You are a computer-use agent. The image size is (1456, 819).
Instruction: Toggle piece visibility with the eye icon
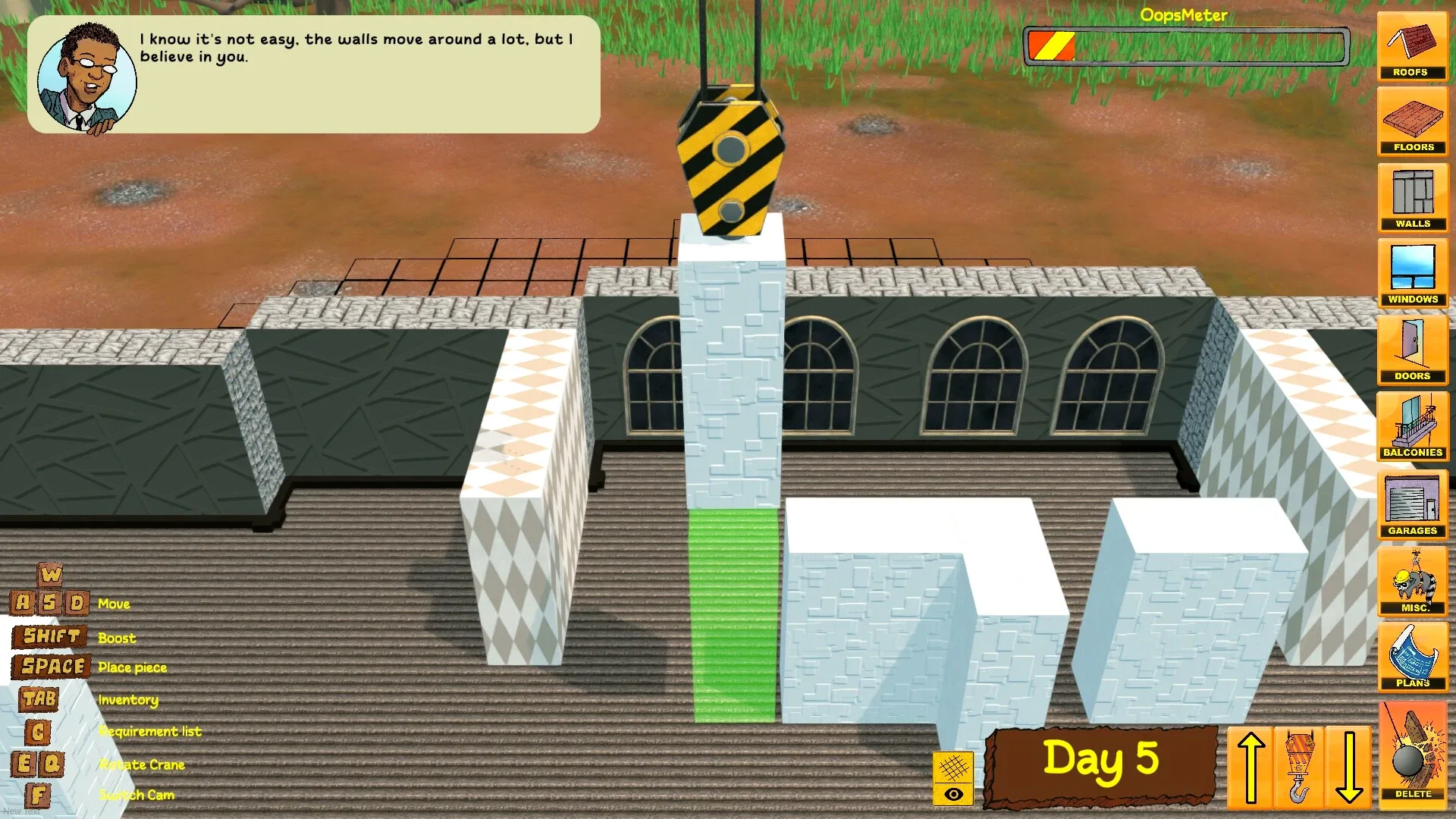[954, 792]
